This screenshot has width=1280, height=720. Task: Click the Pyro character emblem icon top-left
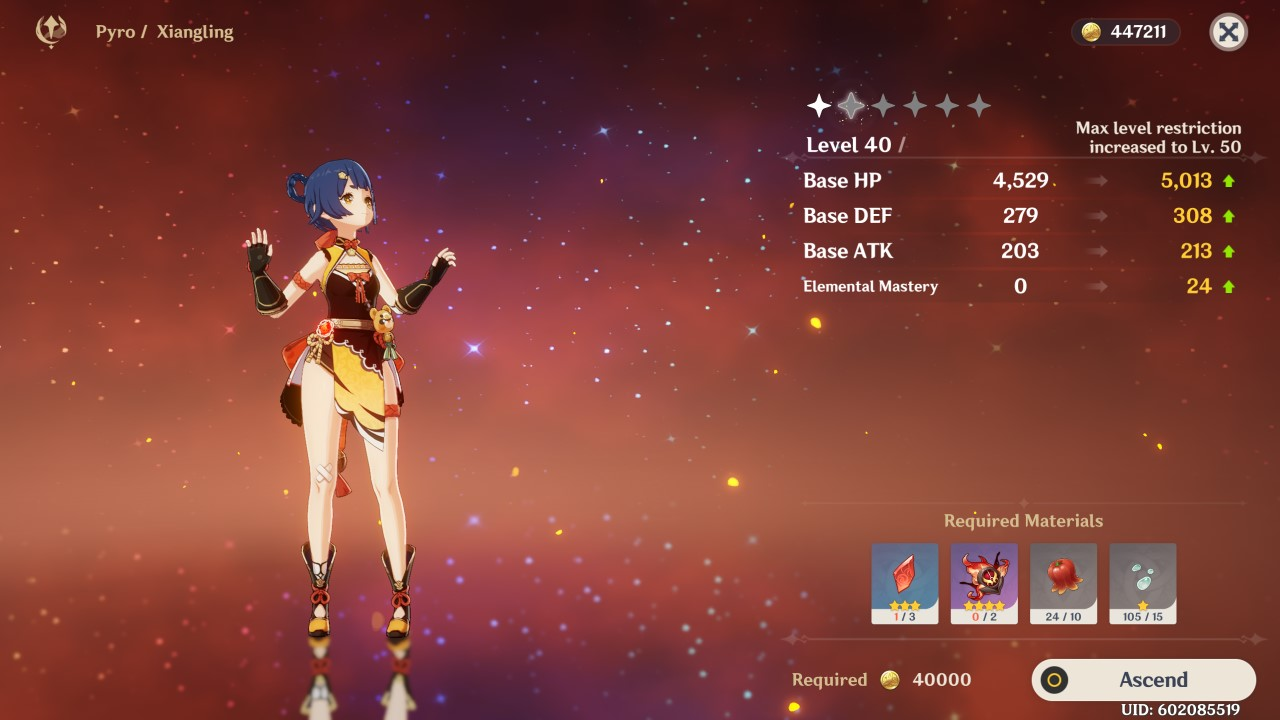coord(50,31)
